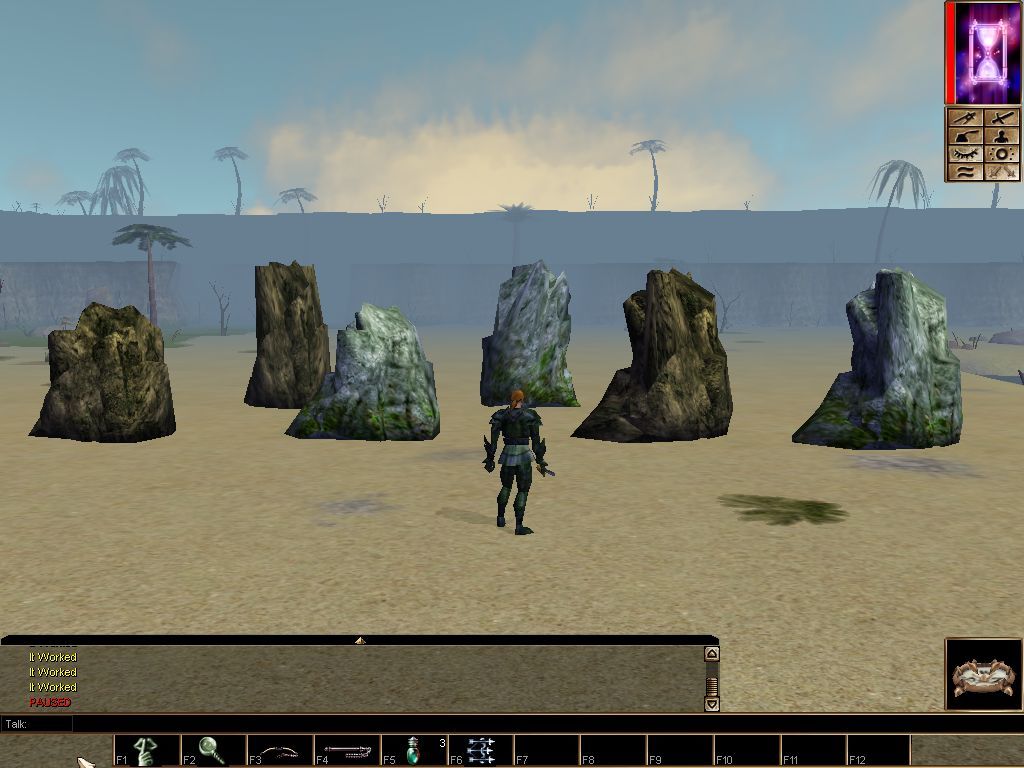The height and width of the screenshot is (768, 1024).
Task: Click the chat log down arrow
Action: point(711,704)
